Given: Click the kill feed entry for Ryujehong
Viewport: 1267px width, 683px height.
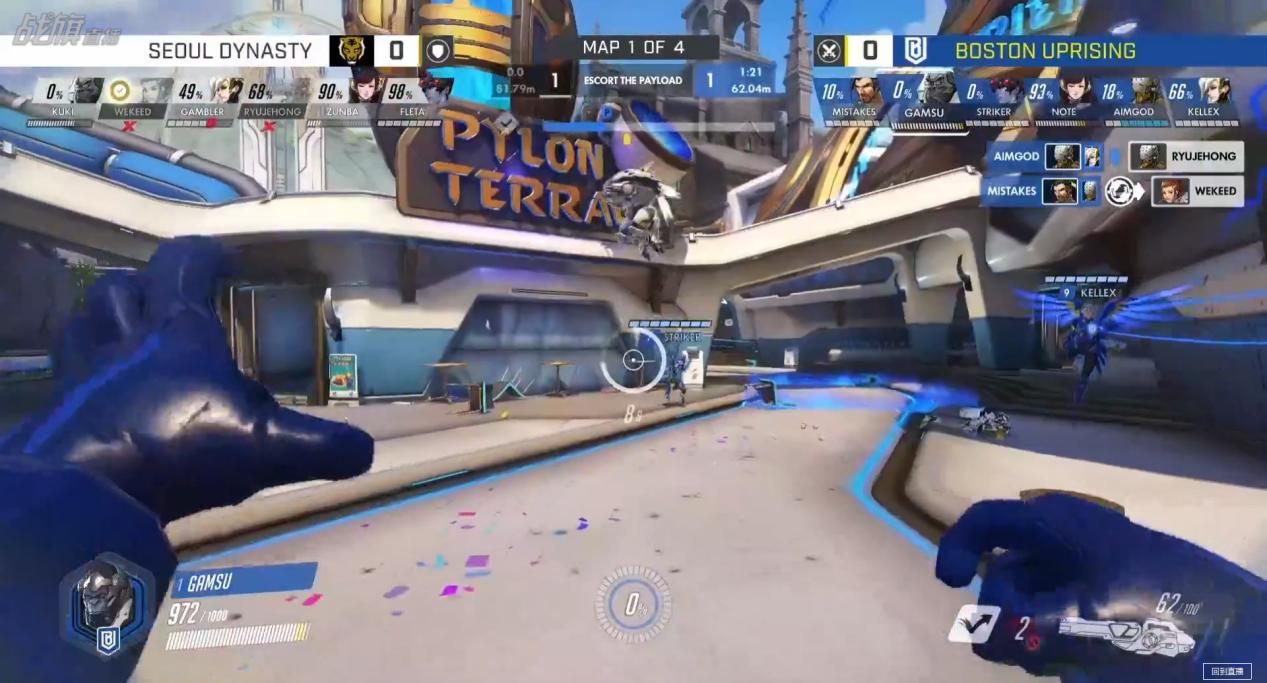Looking at the screenshot, I should pos(1186,156).
